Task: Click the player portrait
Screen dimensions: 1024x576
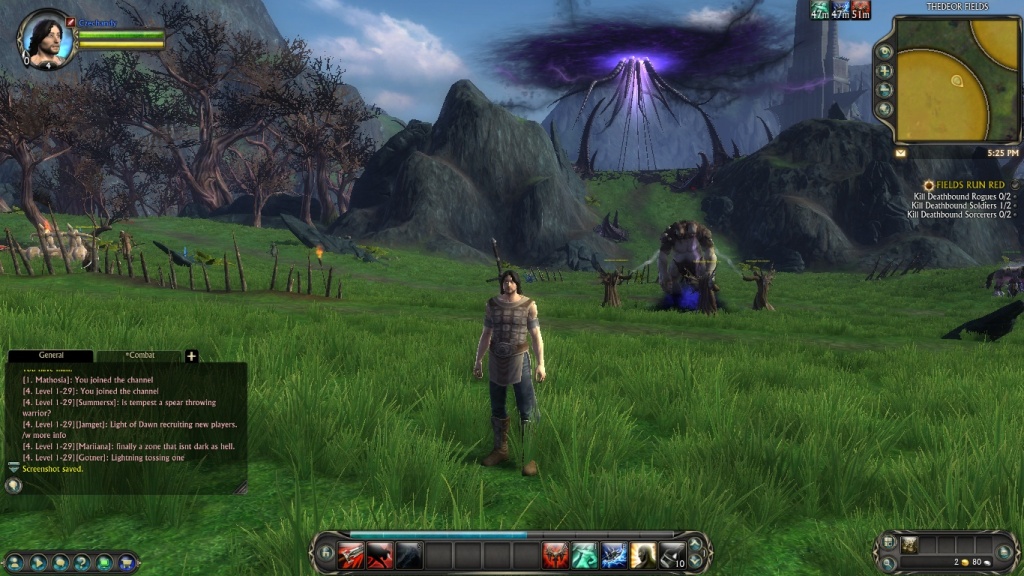Action: [46, 40]
